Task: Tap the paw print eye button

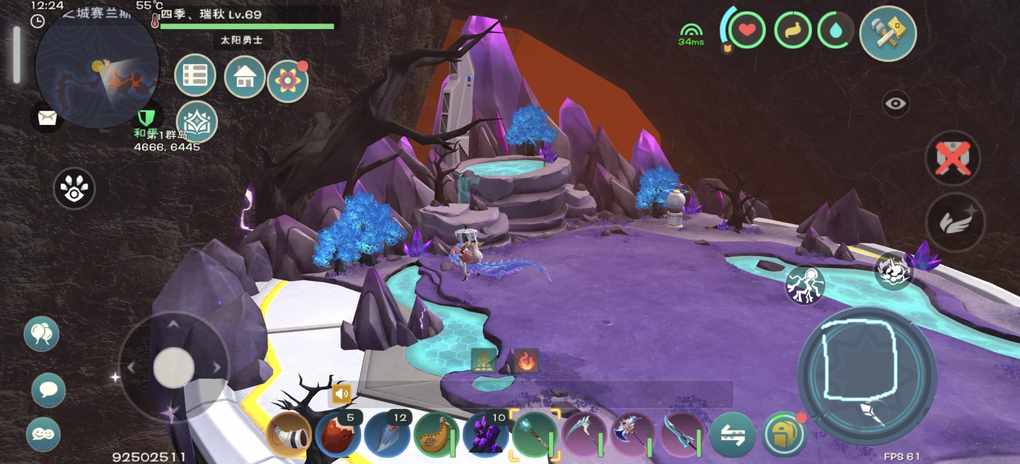Action: [x=74, y=187]
